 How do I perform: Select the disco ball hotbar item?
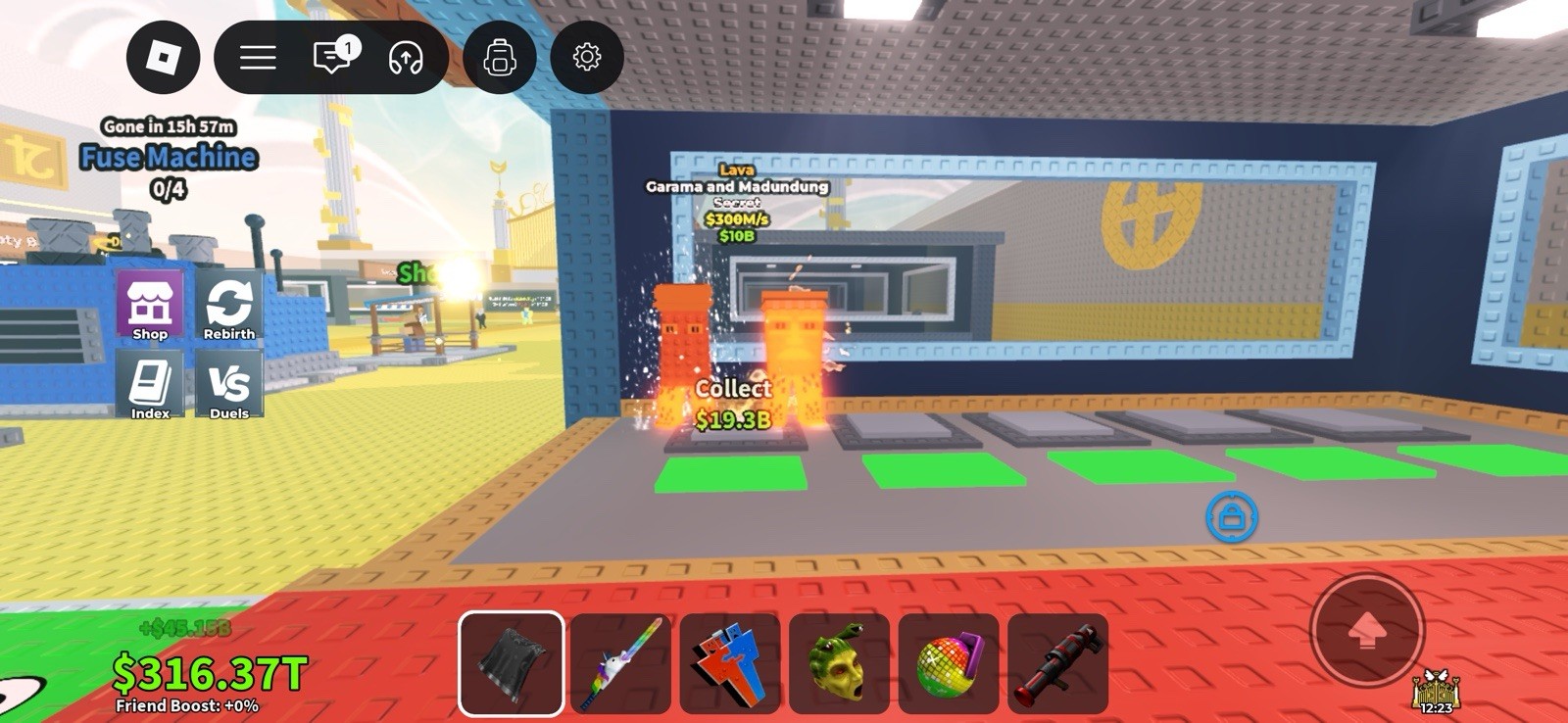click(x=947, y=665)
